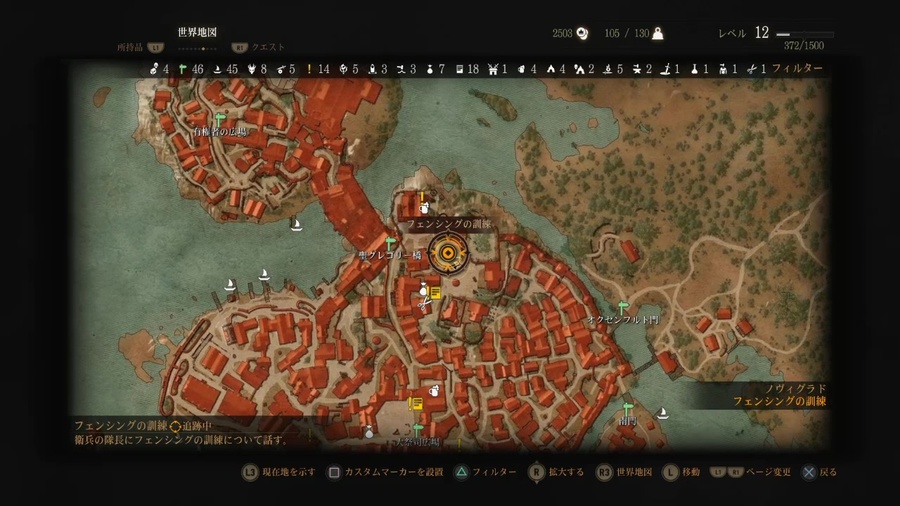Click the tracked quest フェンシングの訓練 entry
This screenshot has height=506, width=900.
[120, 426]
